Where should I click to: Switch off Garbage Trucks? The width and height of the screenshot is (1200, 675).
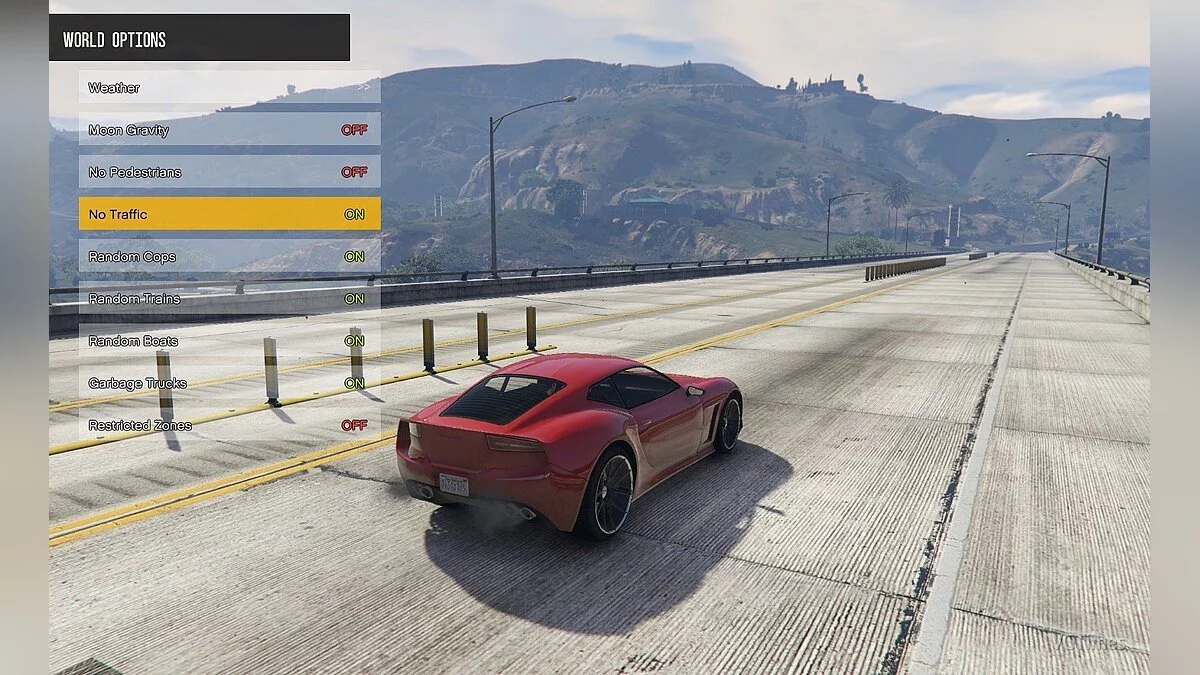(229, 383)
